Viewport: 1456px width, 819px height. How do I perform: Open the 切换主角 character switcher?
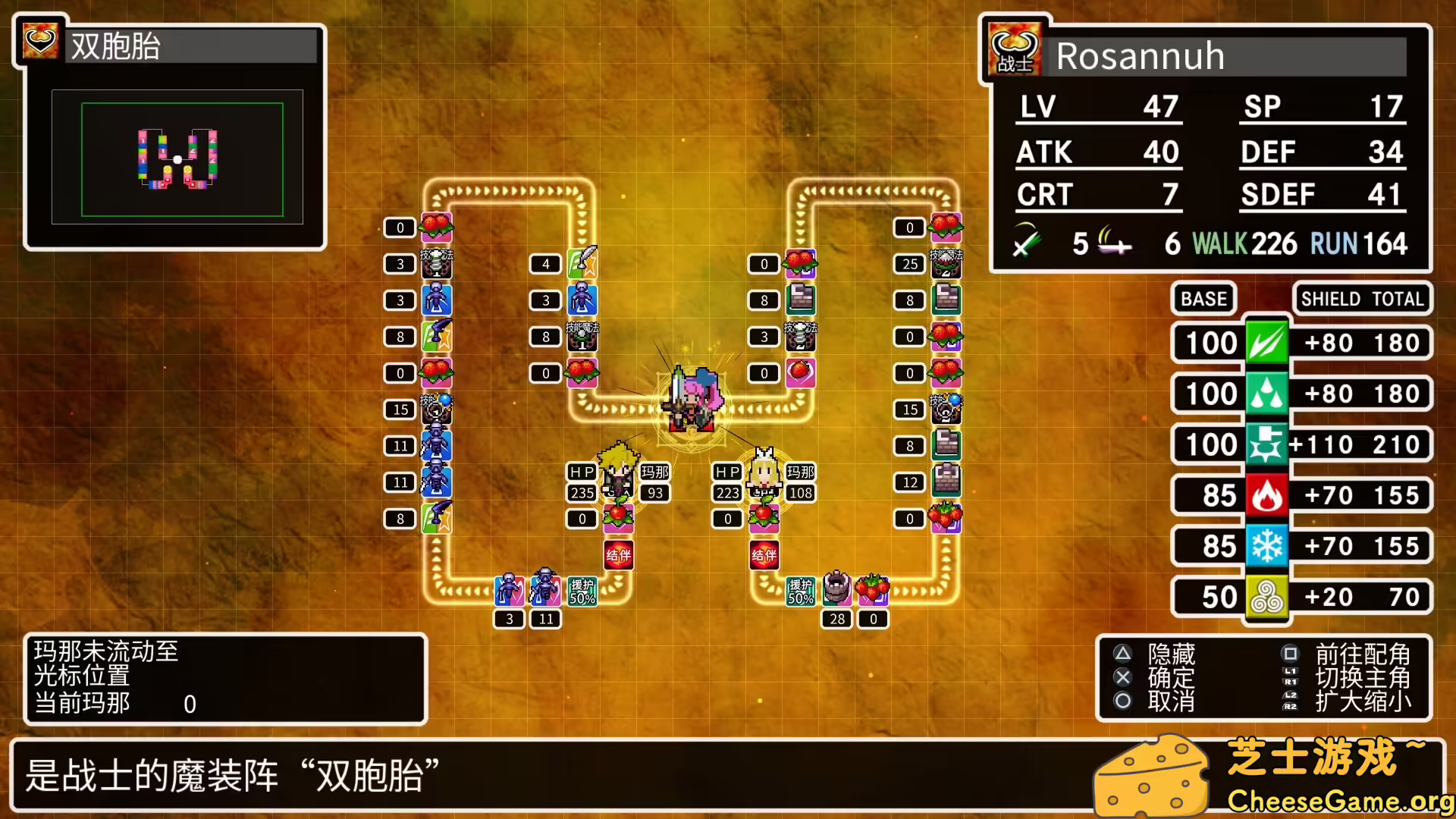1361,679
